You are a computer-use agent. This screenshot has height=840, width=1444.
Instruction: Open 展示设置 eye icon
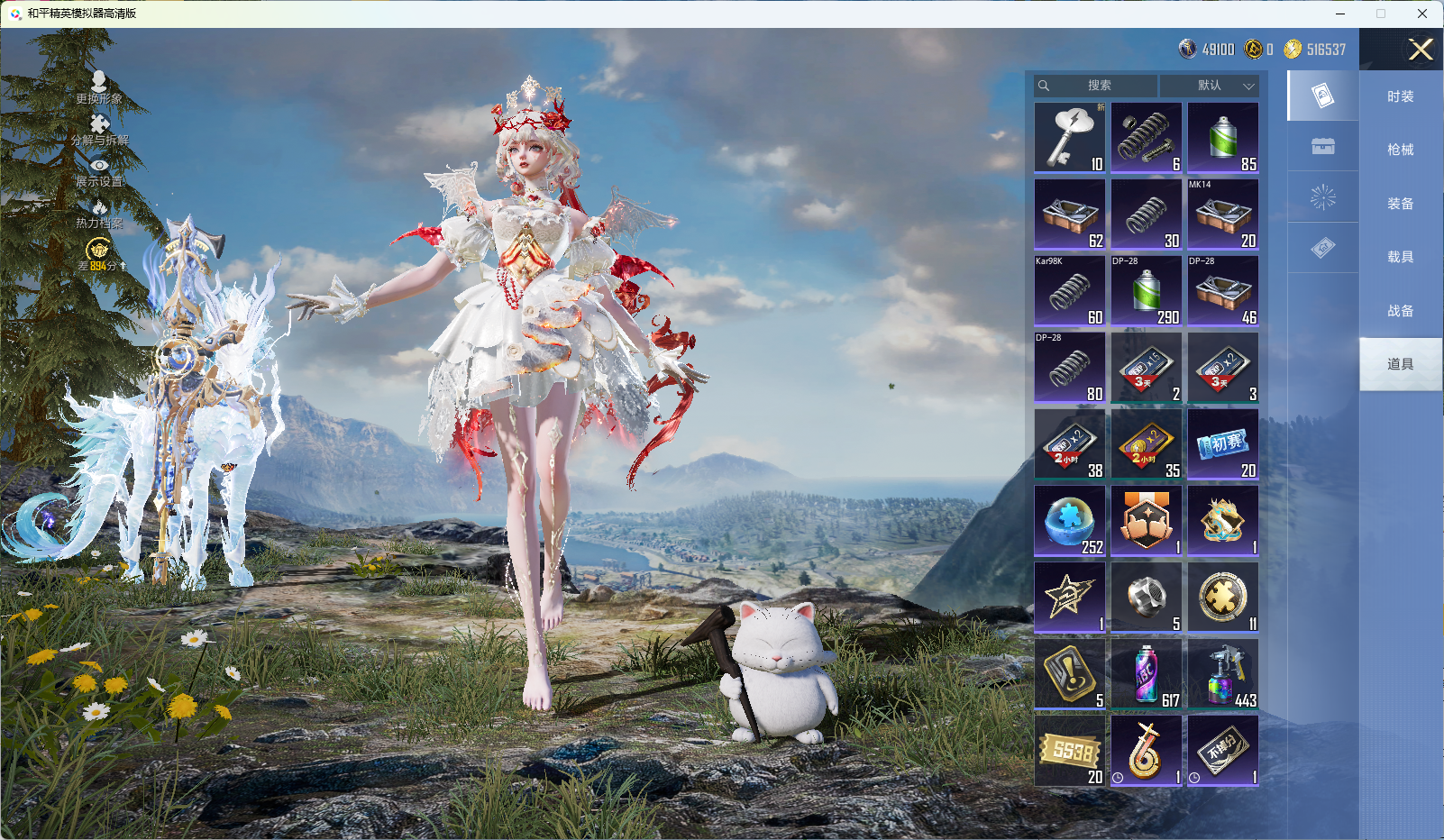[x=99, y=171]
